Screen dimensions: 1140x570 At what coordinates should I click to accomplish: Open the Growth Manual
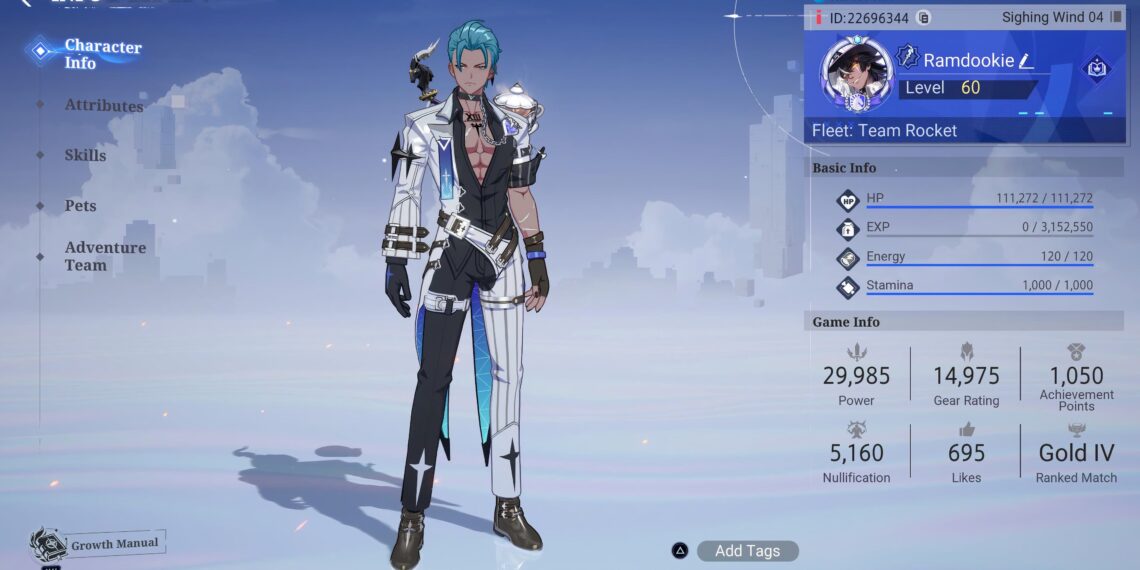(x=98, y=545)
